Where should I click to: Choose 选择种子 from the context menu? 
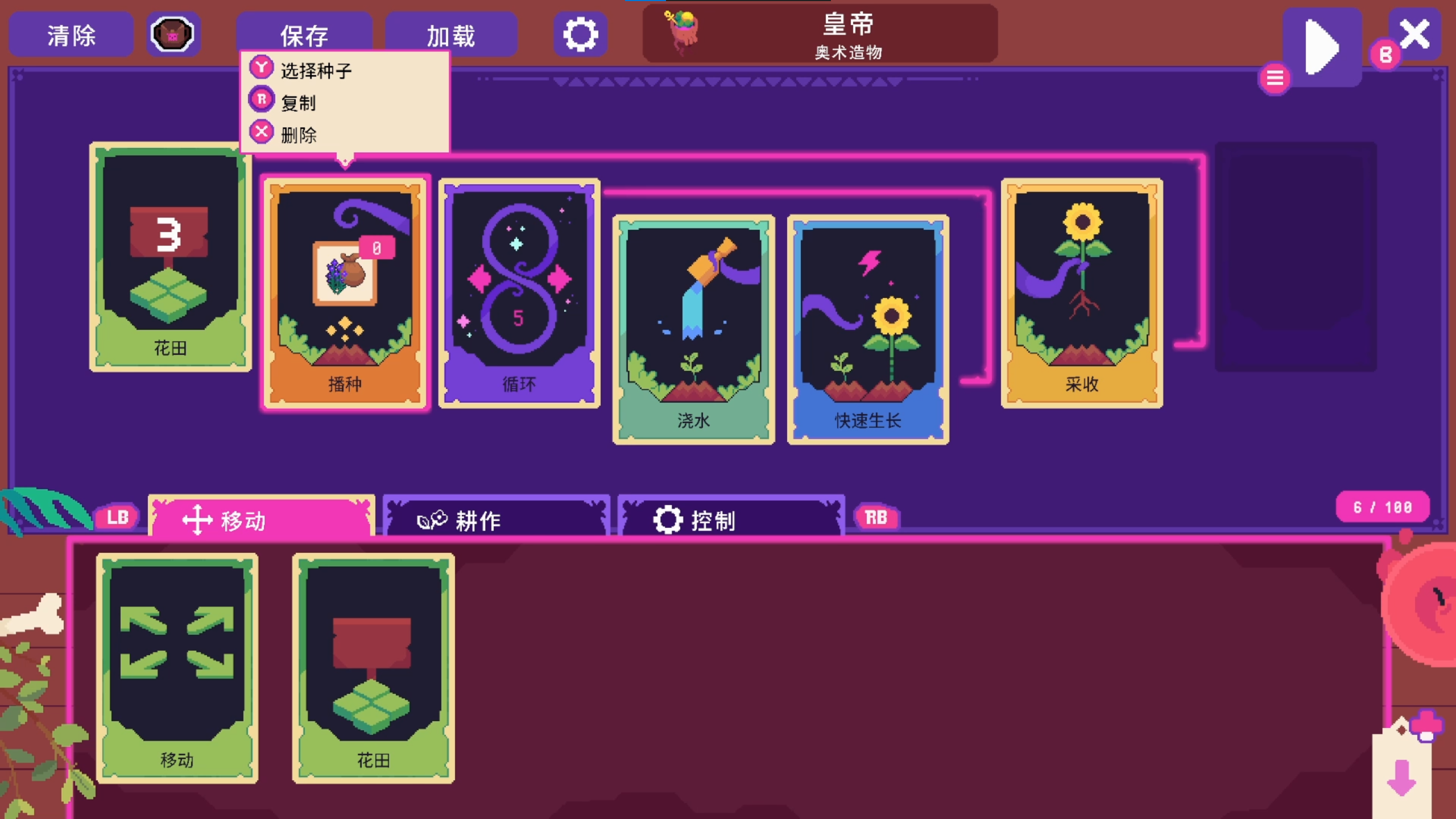click(x=315, y=69)
